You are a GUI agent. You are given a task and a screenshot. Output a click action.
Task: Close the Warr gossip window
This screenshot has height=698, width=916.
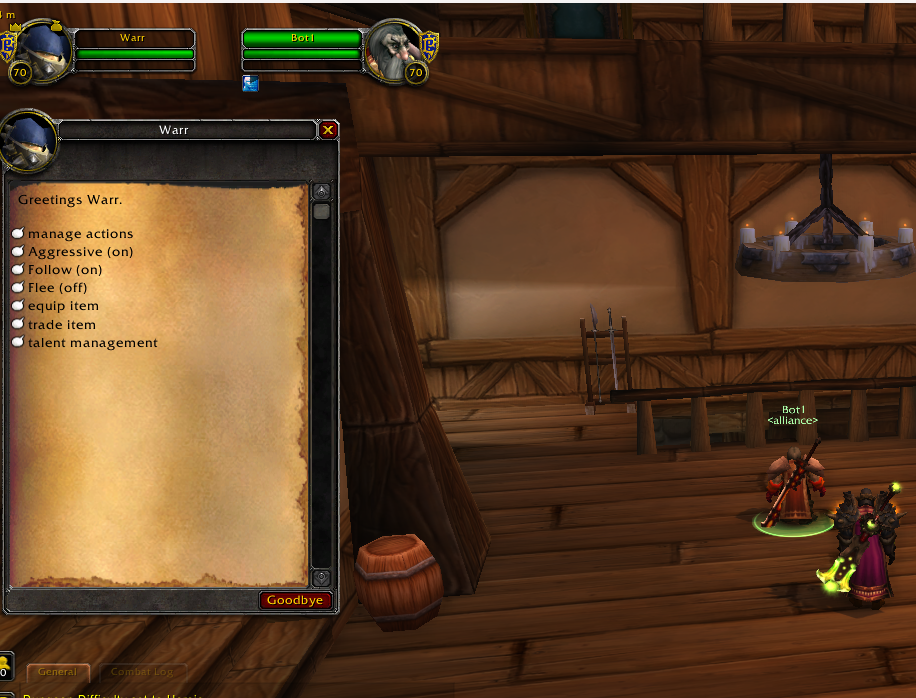coord(328,130)
